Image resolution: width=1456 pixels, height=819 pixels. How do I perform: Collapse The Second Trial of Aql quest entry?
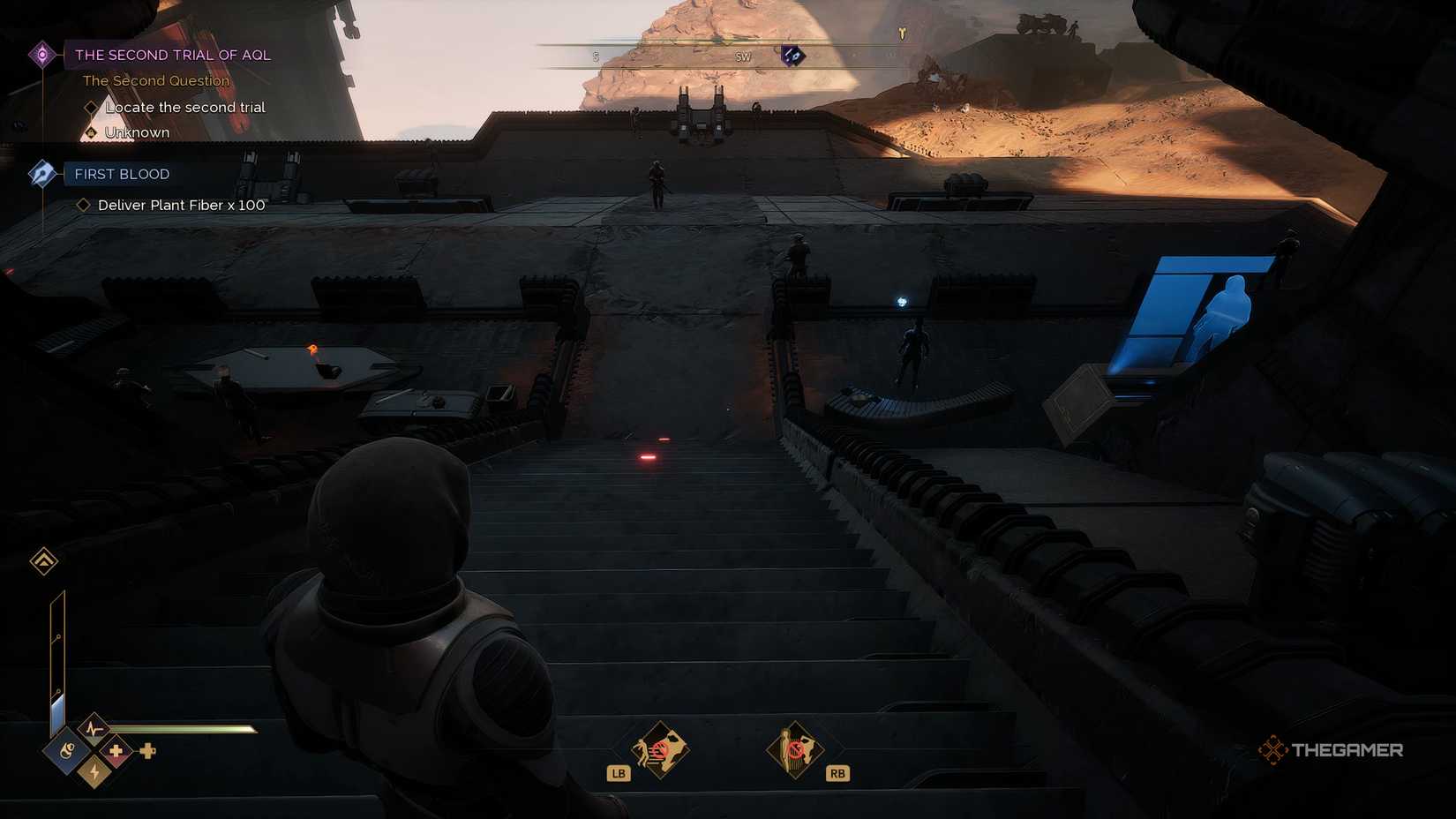coord(173,55)
